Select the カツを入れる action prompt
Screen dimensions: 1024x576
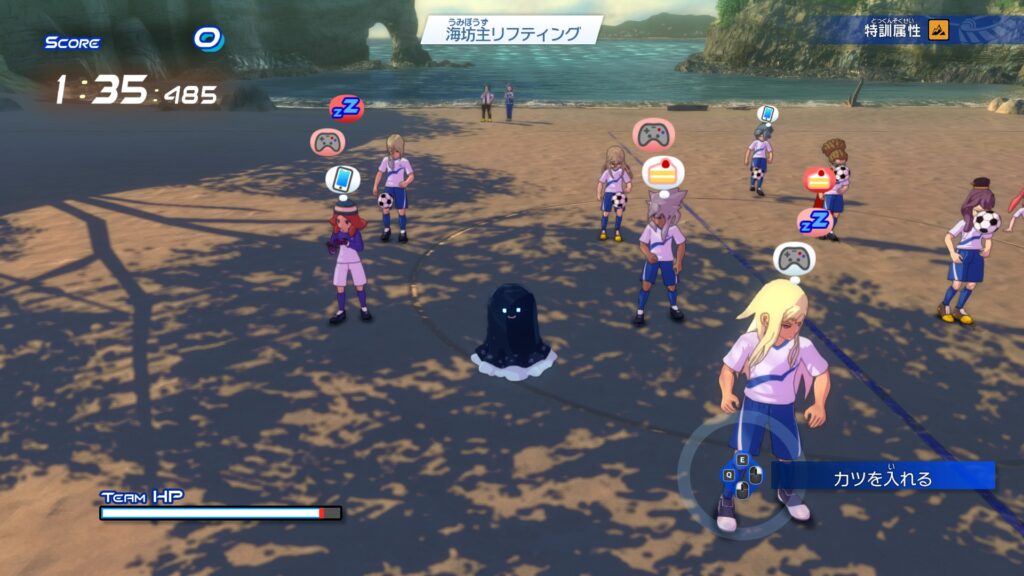(x=883, y=476)
